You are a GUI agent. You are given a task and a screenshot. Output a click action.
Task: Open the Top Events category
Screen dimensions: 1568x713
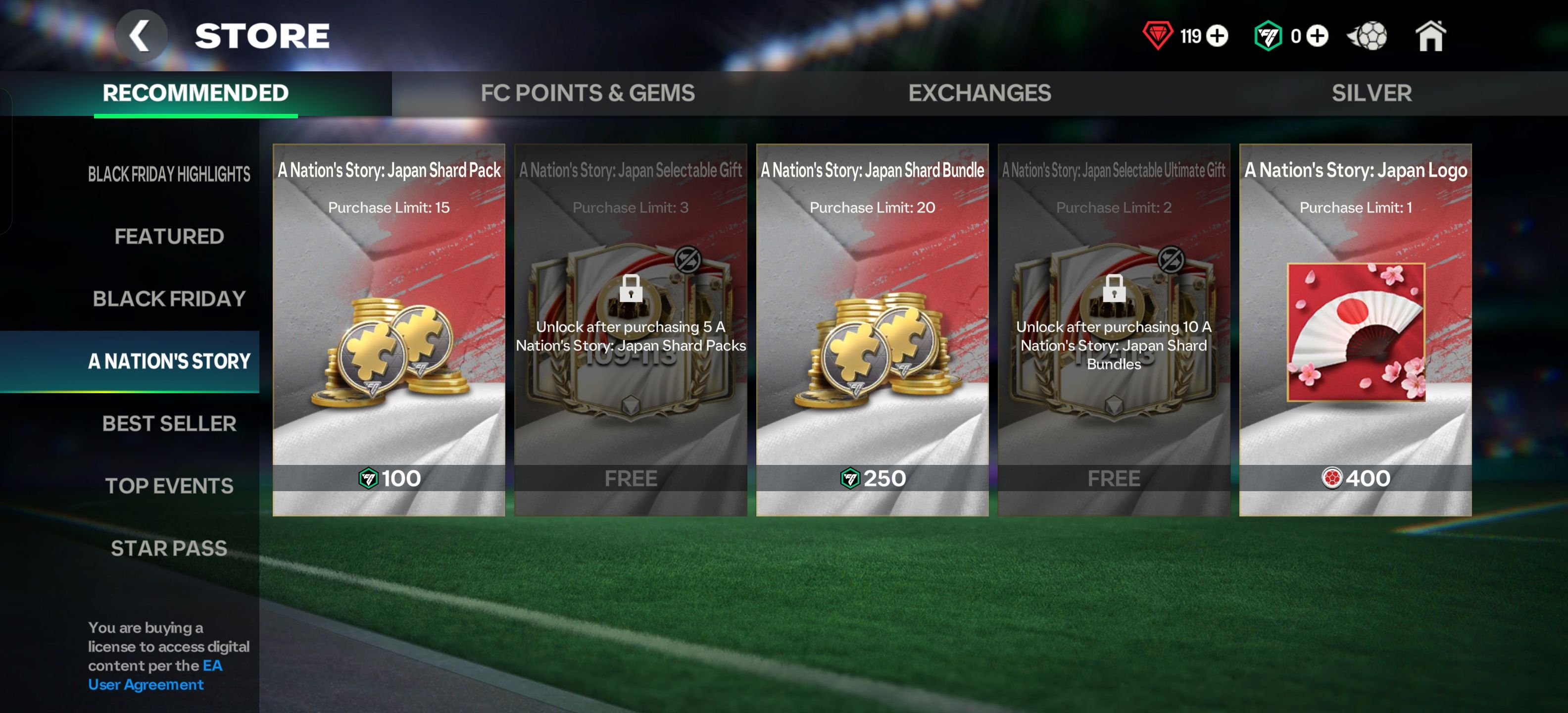169,485
